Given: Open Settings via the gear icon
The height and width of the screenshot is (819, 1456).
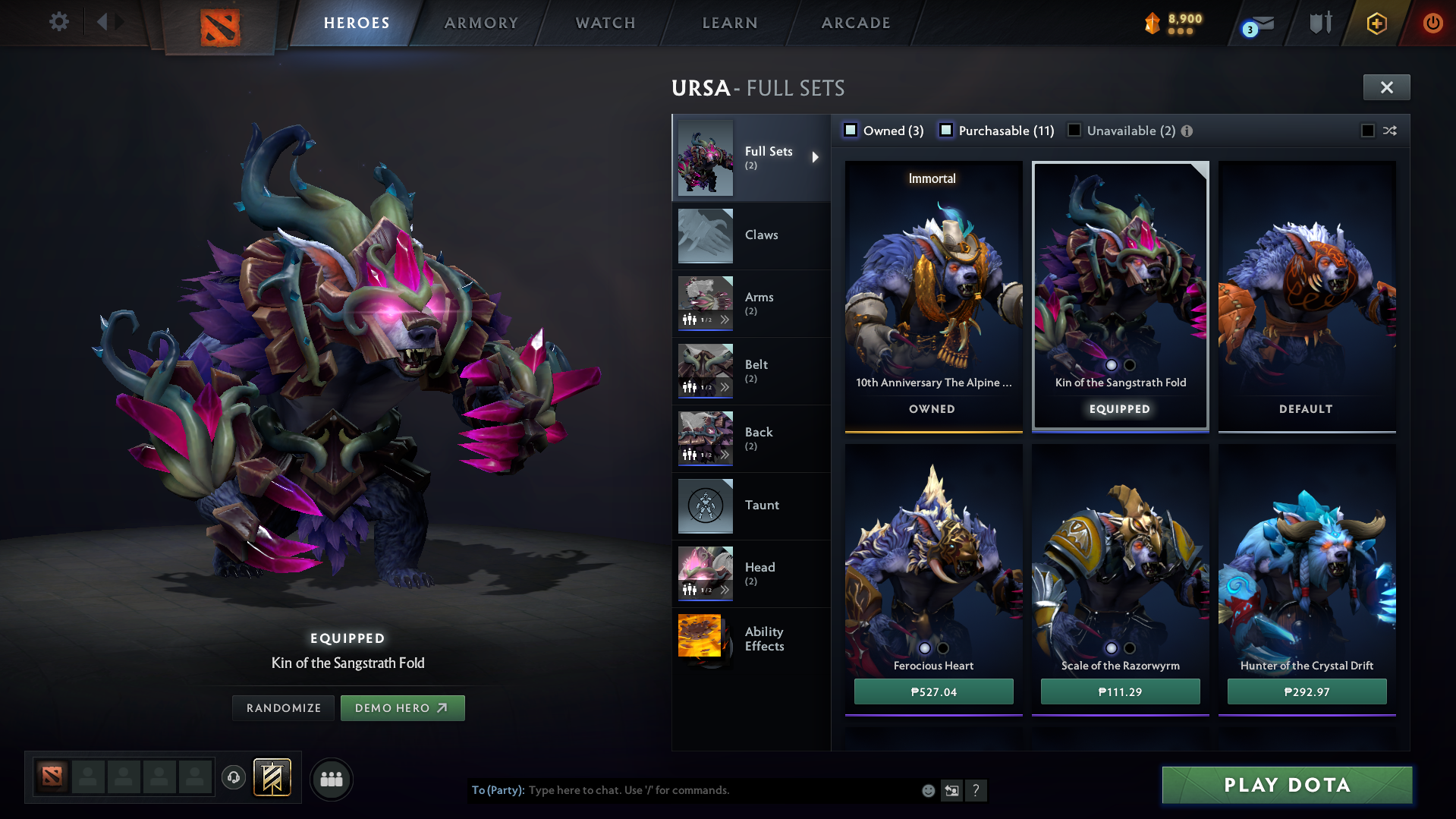Looking at the screenshot, I should click(x=58, y=22).
